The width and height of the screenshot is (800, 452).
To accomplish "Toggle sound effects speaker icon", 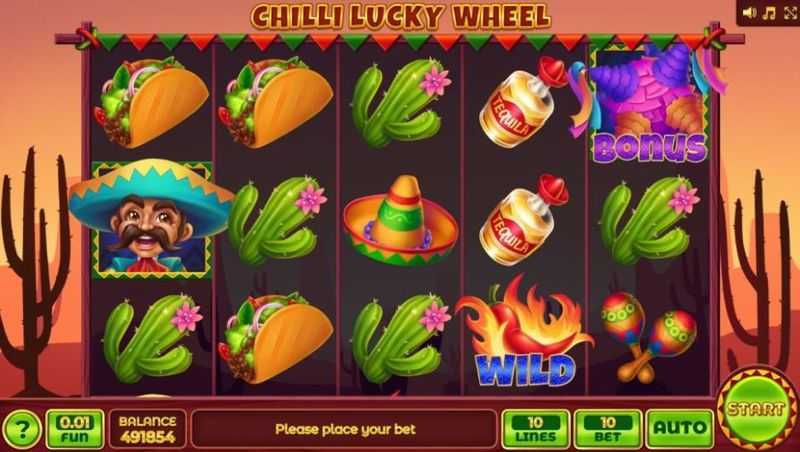I will [750, 13].
